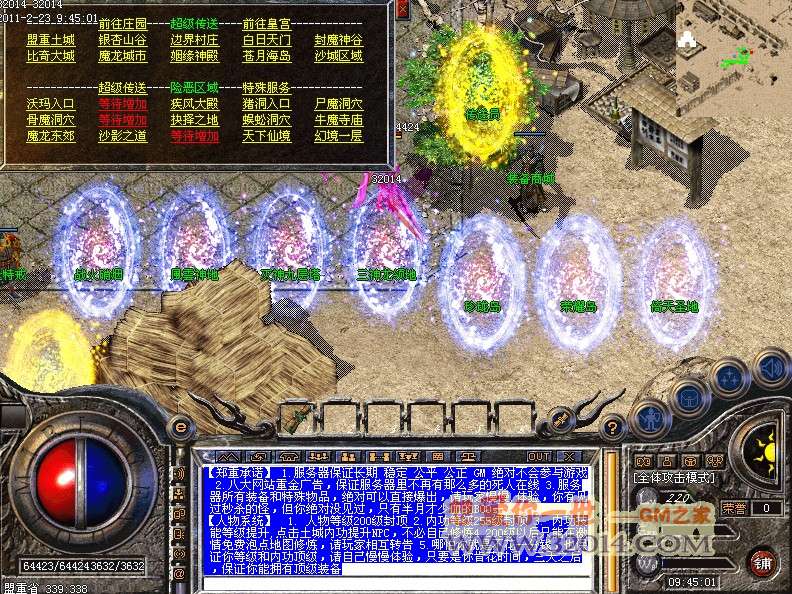Enter 沃玛入口 dungeon link
Viewport: 792px width, 594px height.
coord(50,104)
